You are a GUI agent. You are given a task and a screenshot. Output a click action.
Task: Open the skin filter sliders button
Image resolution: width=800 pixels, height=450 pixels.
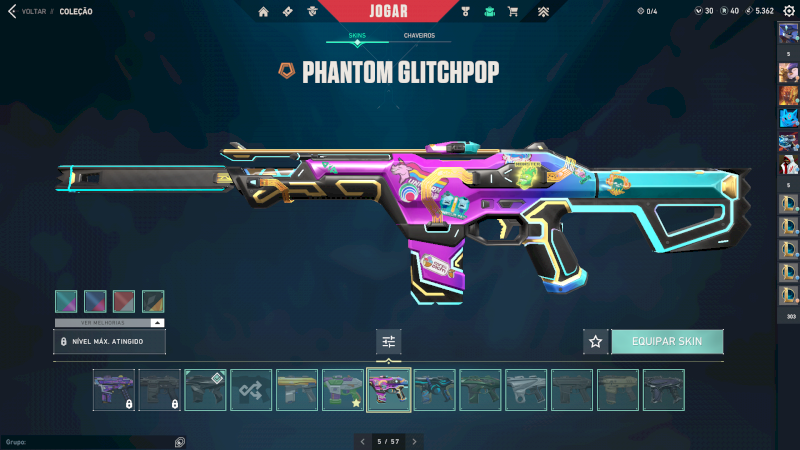point(389,341)
